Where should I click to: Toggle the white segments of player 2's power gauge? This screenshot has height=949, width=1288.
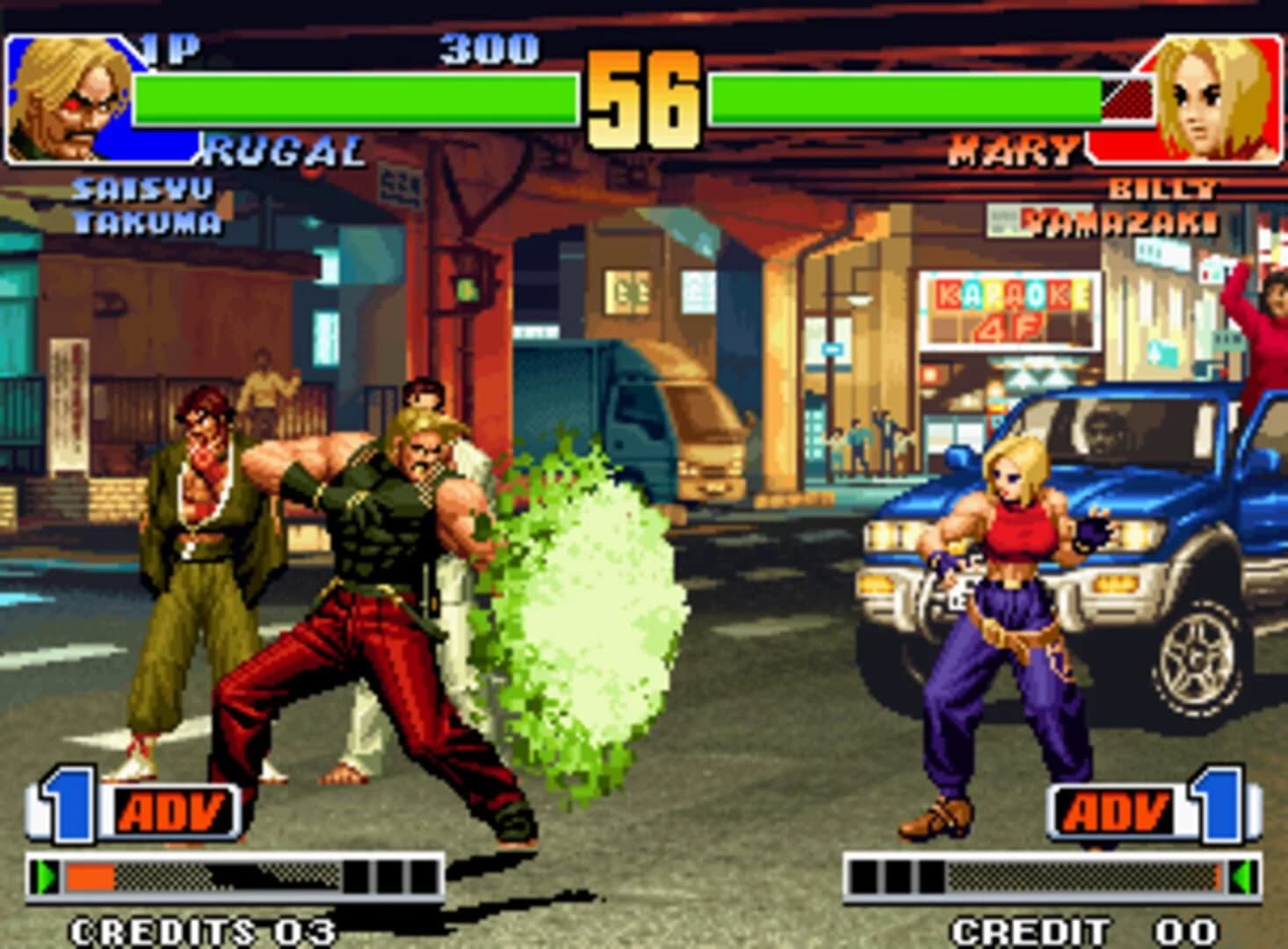(896, 874)
